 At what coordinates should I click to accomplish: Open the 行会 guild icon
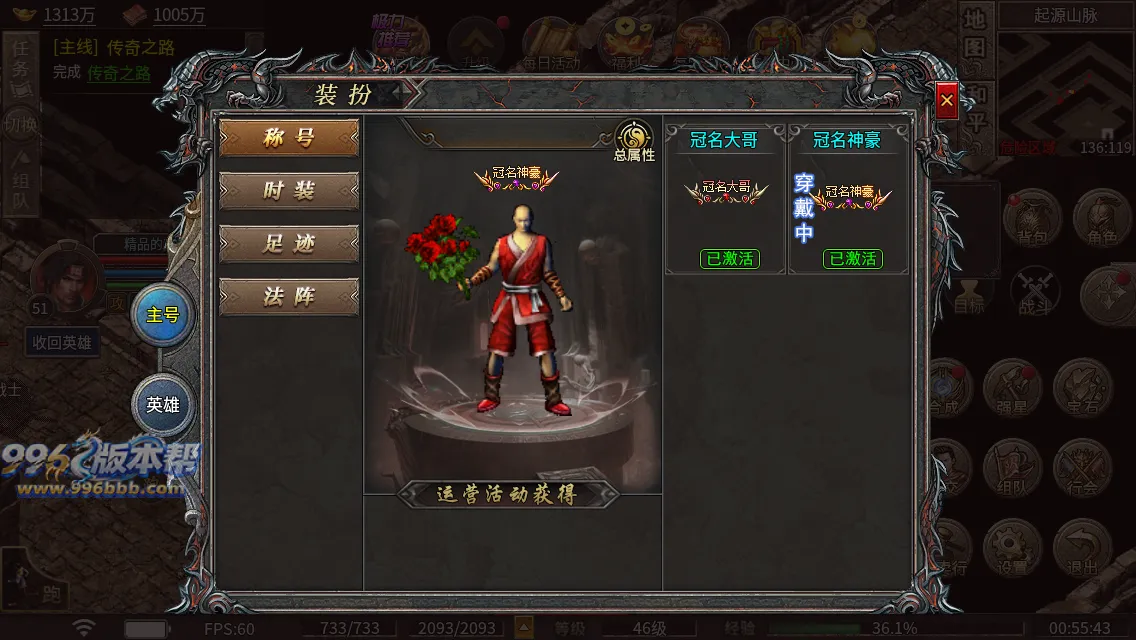point(1082,468)
